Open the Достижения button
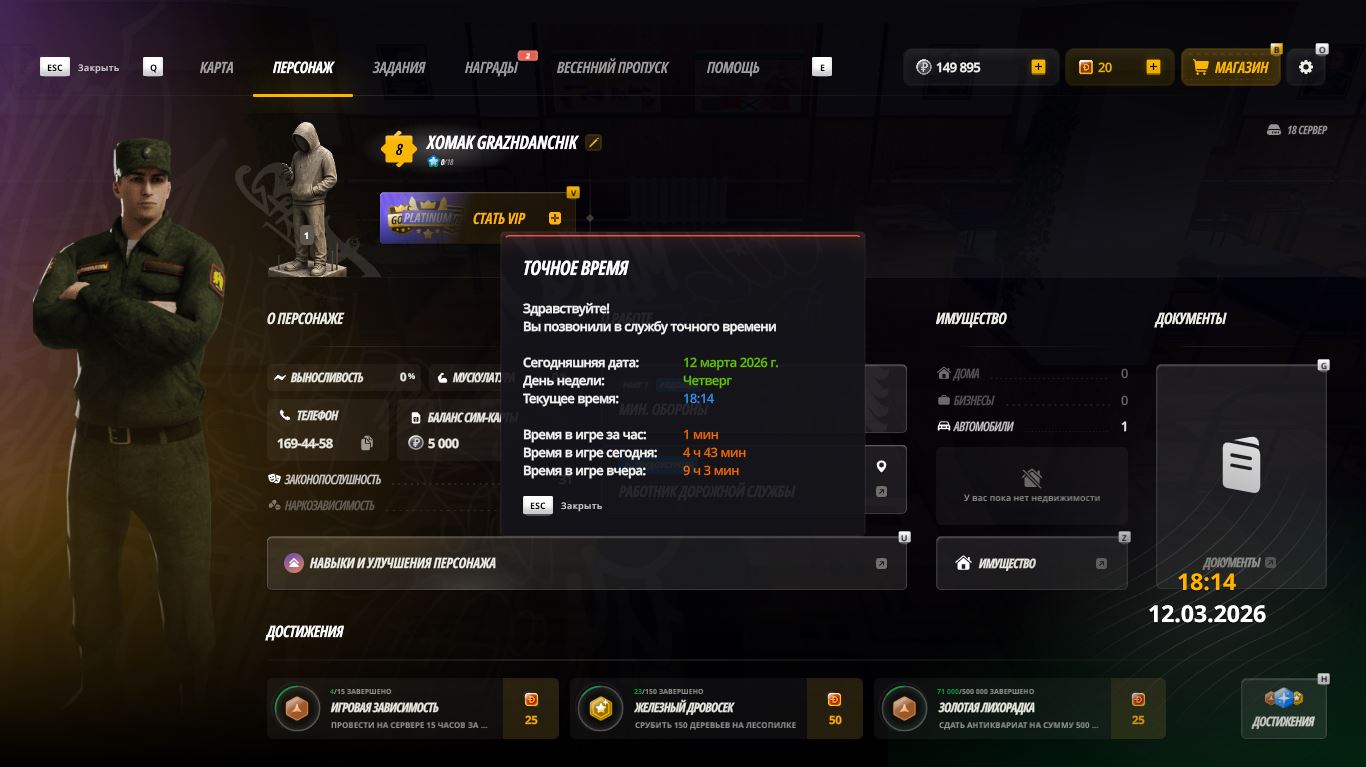1366x767 pixels. pos(1283,708)
